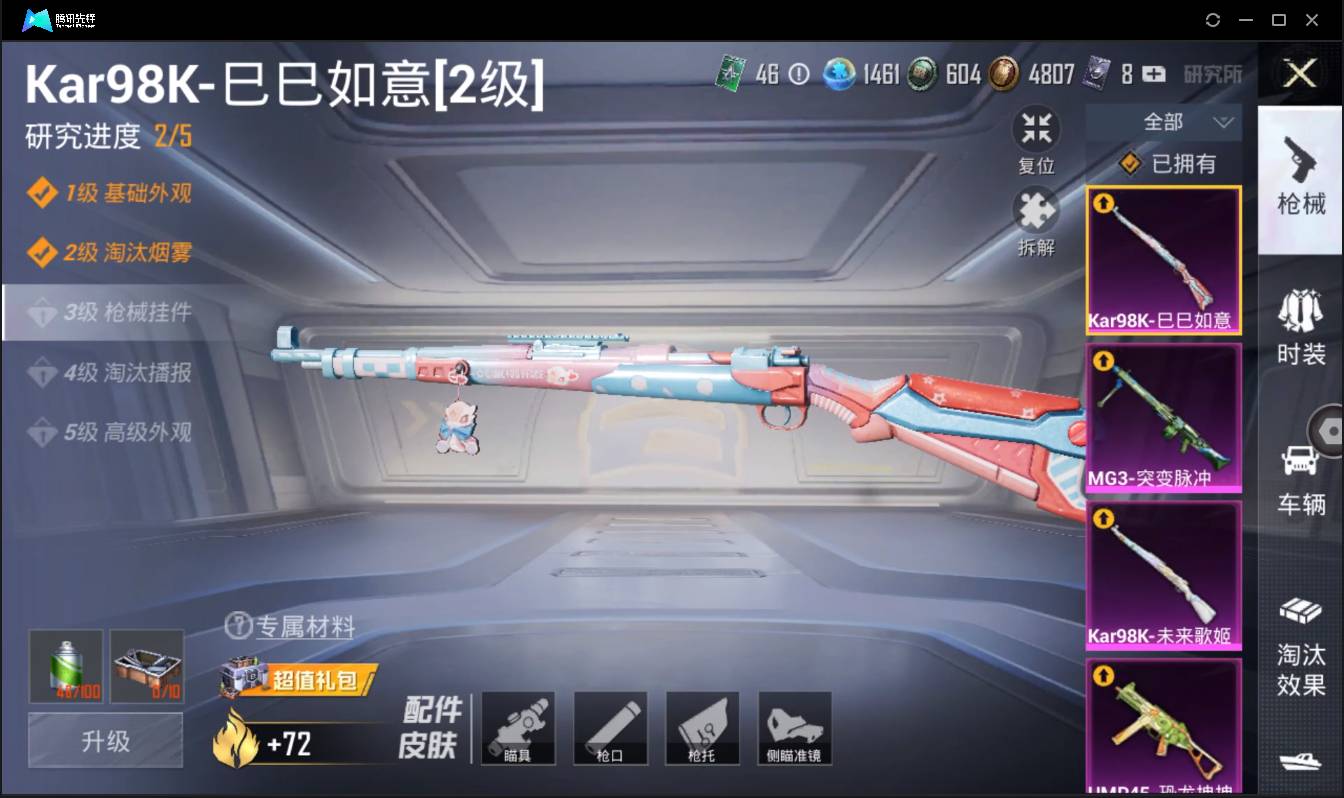Select the 枪托 stock skin icon
1344x798 pixels.
pos(702,728)
